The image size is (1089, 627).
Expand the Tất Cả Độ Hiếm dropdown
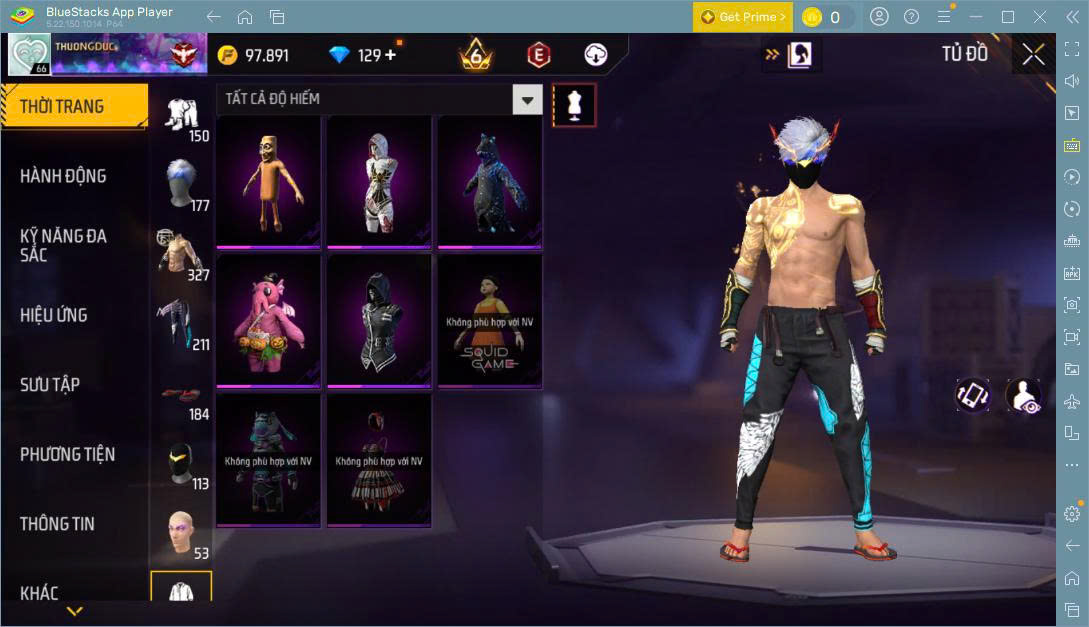pyautogui.click(x=527, y=99)
